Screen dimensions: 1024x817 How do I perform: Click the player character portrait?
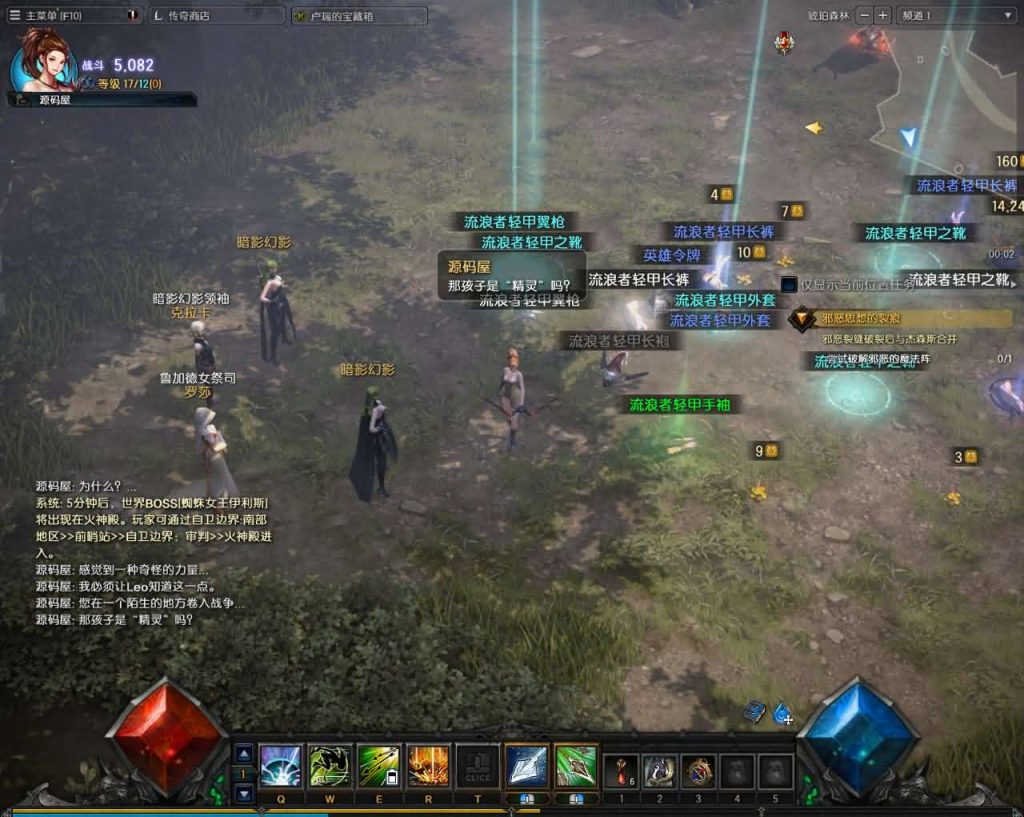pos(43,60)
